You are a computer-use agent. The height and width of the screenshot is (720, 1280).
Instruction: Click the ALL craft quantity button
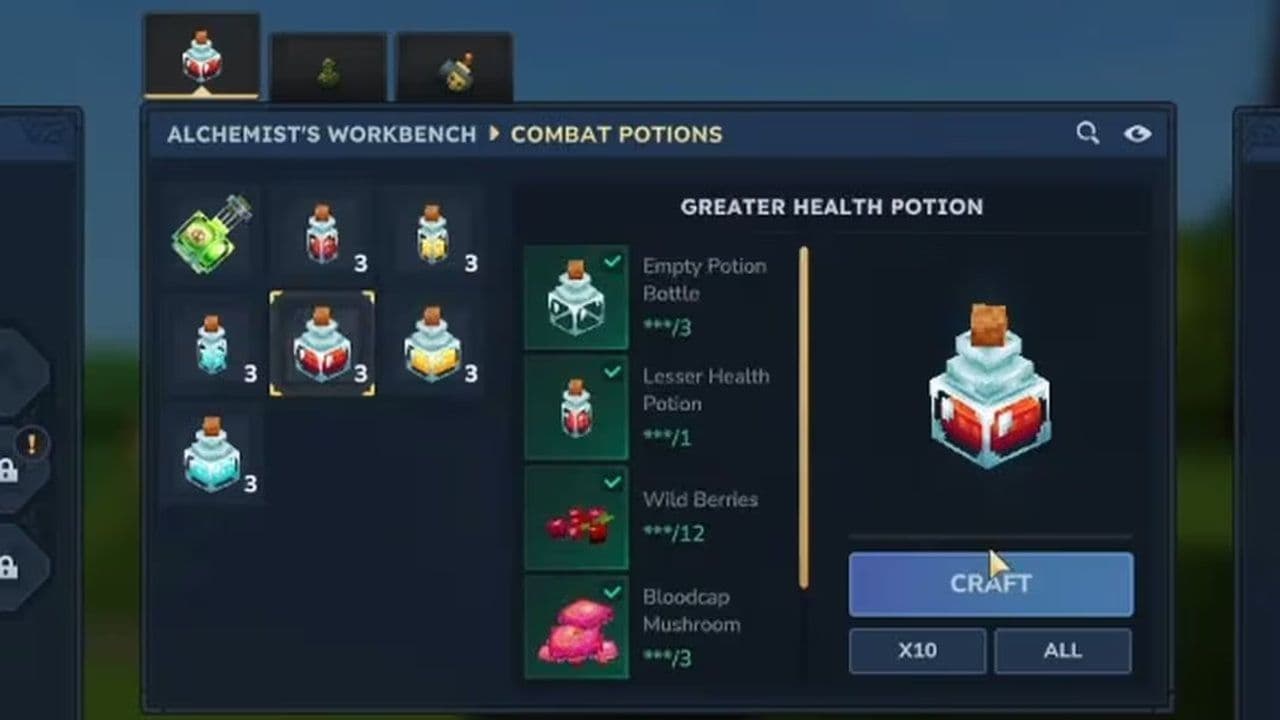1063,651
